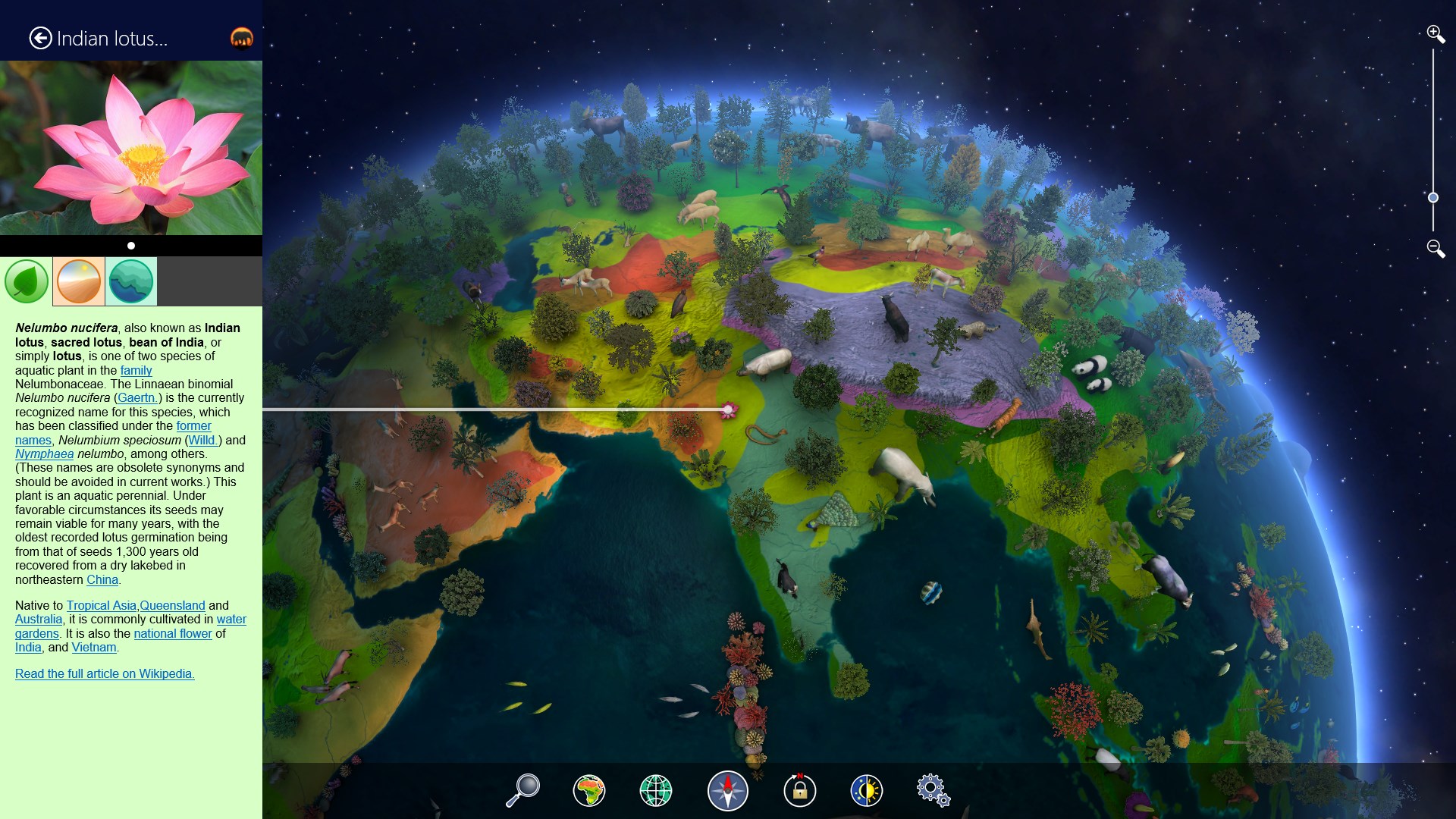Click the orange creature icon in the header

pos(242,37)
